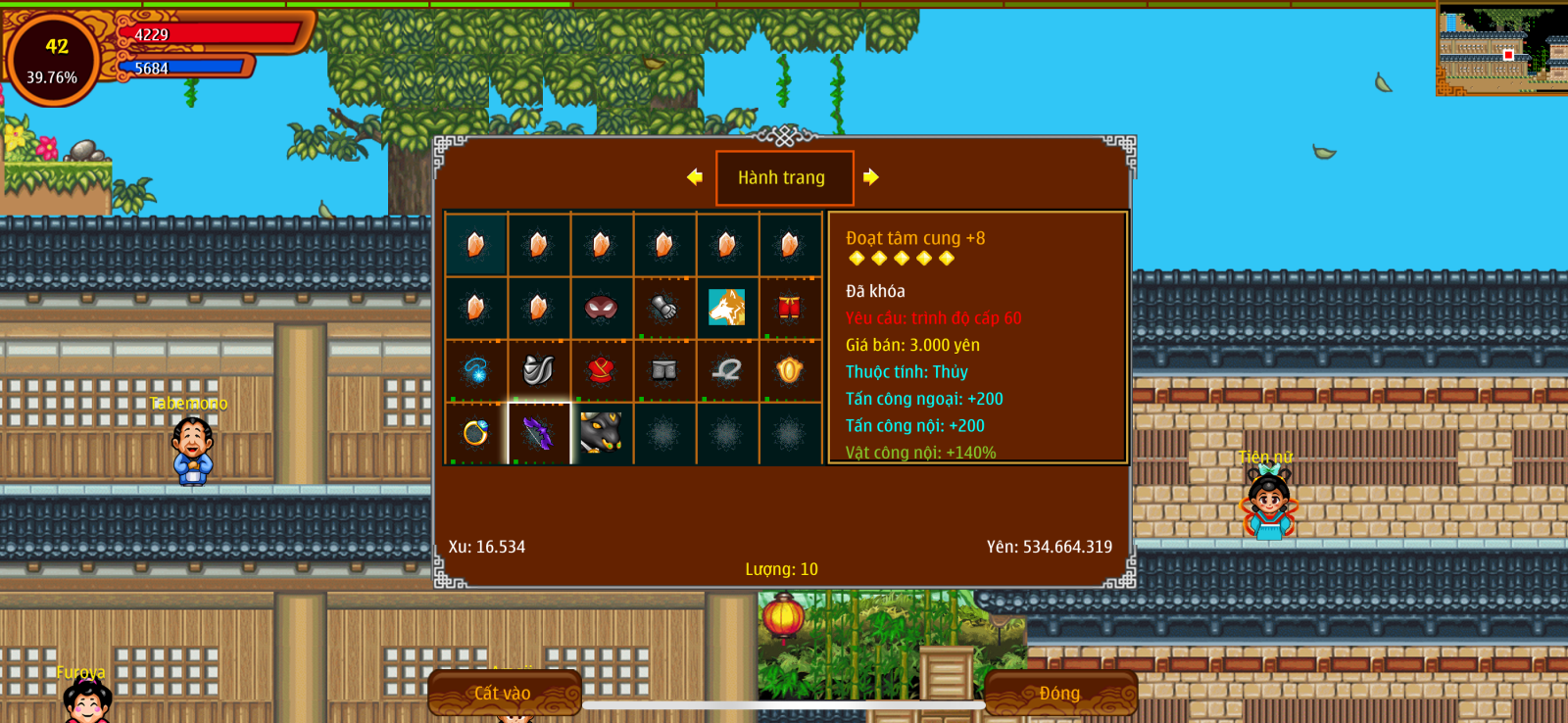Go to the previous inventory tab arrow
Screen dimensions: 1568x723
(x=695, y=177)
